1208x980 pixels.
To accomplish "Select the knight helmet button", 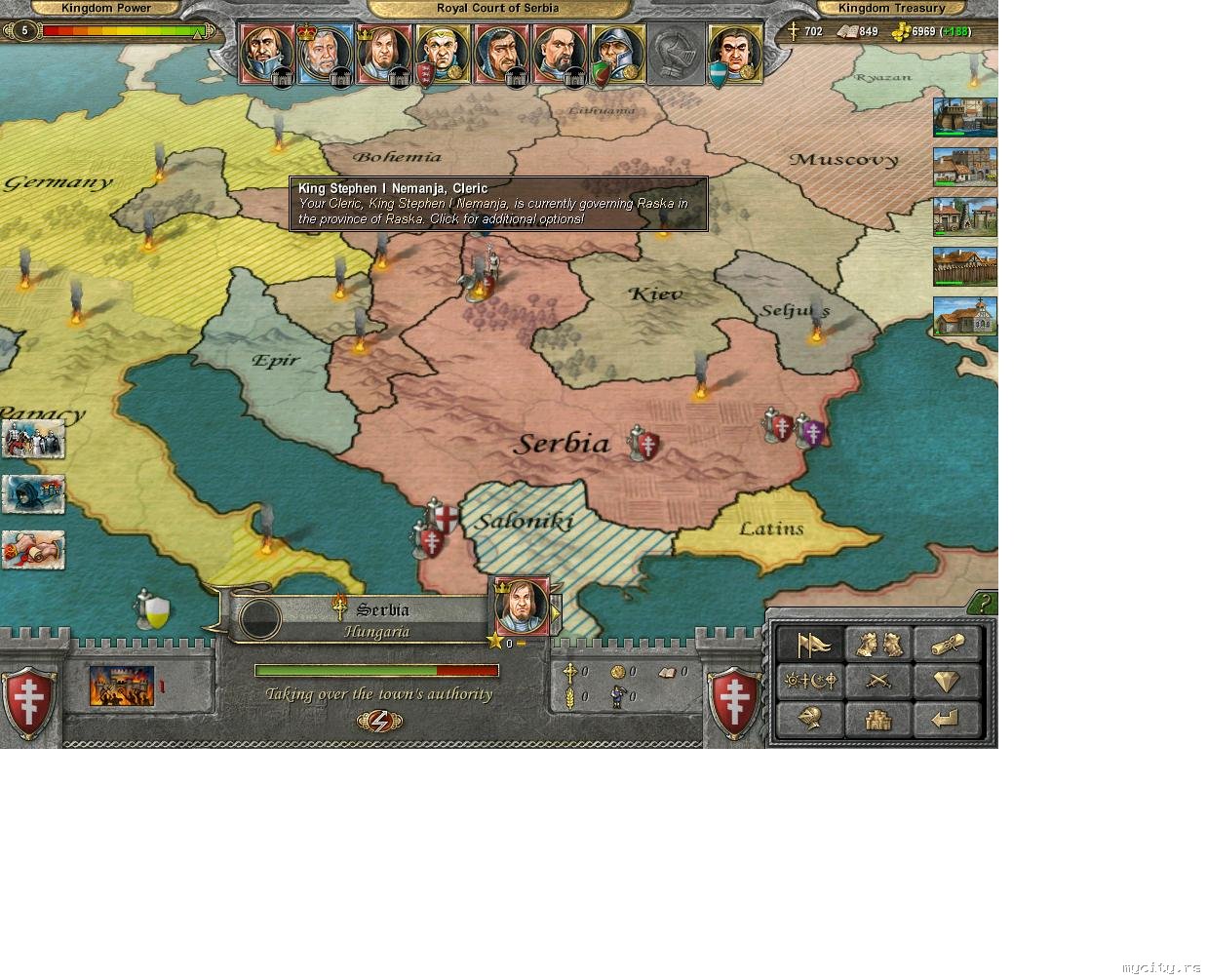I will (x=811, y=719).
